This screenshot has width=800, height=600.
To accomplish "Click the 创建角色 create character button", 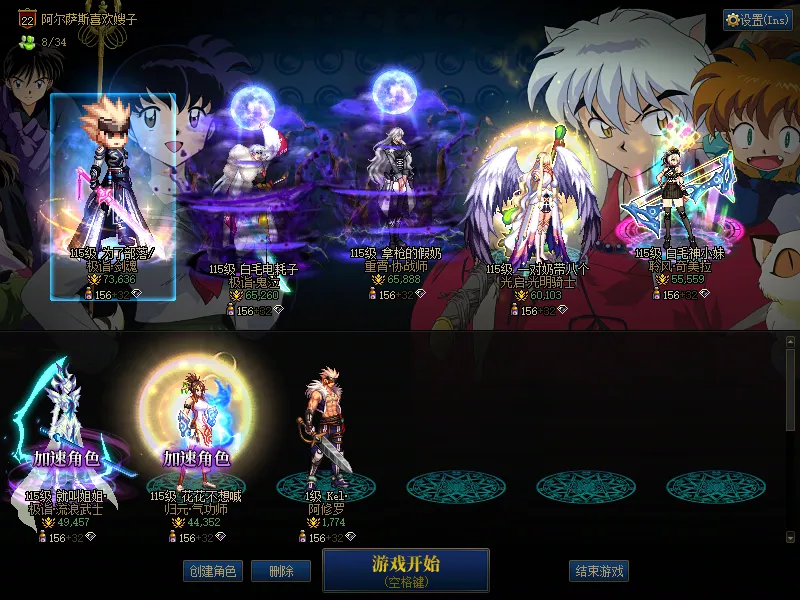I will tap(211, 571).
